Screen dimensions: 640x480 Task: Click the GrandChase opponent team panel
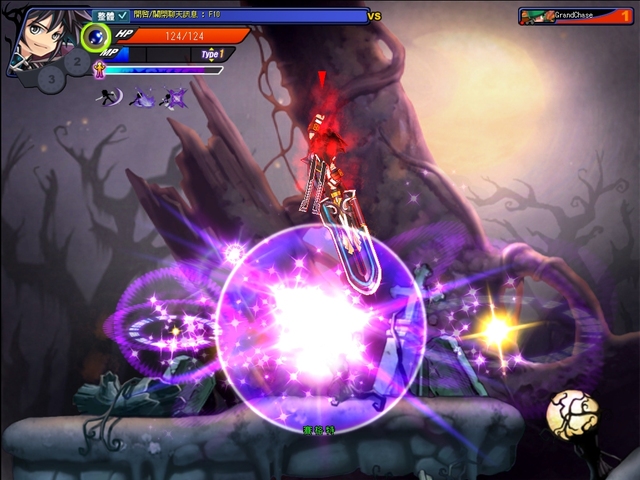coord(575,16)
